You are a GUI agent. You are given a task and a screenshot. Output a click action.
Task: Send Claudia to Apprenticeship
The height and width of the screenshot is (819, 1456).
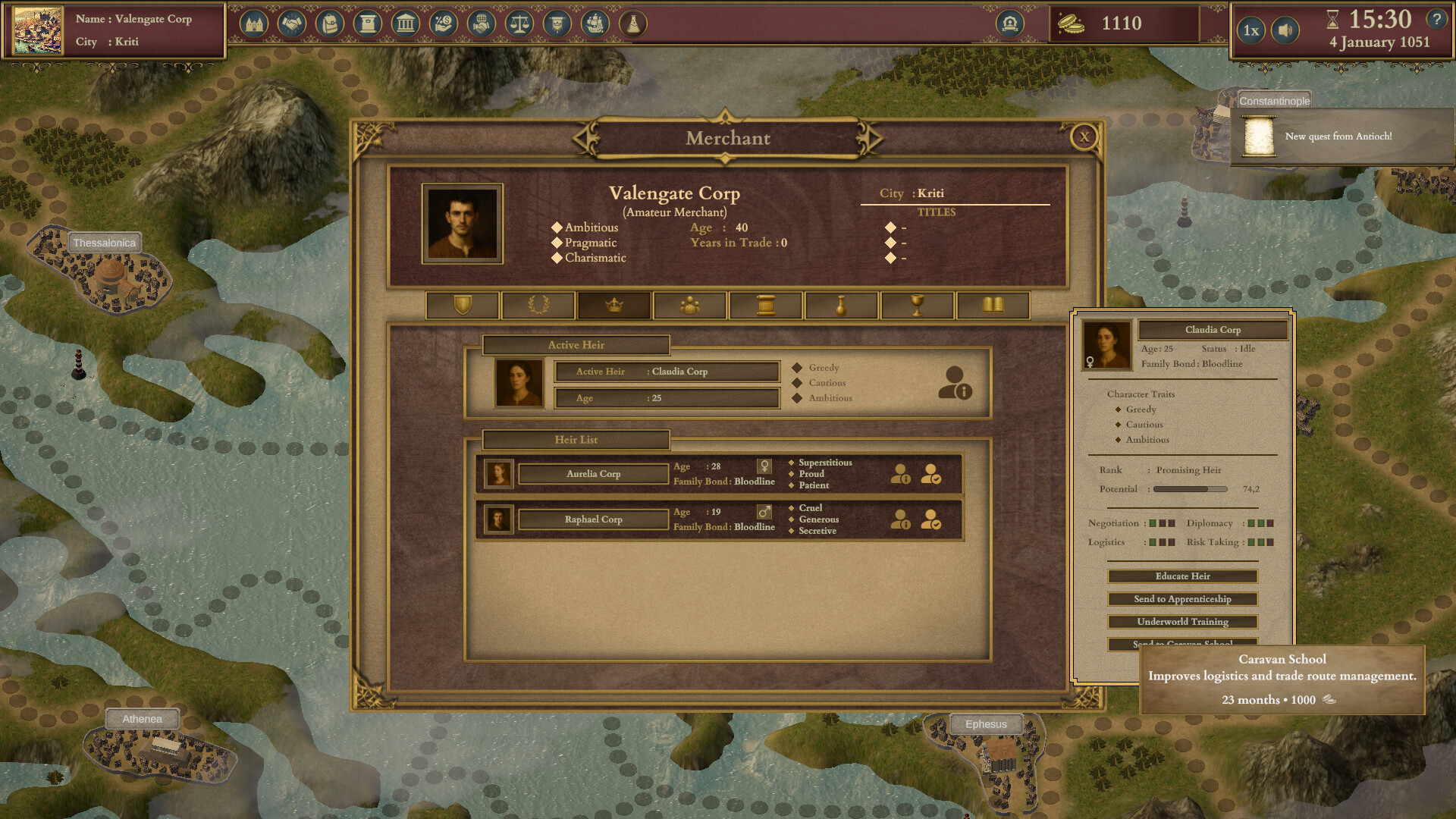tap(1182, 599)
